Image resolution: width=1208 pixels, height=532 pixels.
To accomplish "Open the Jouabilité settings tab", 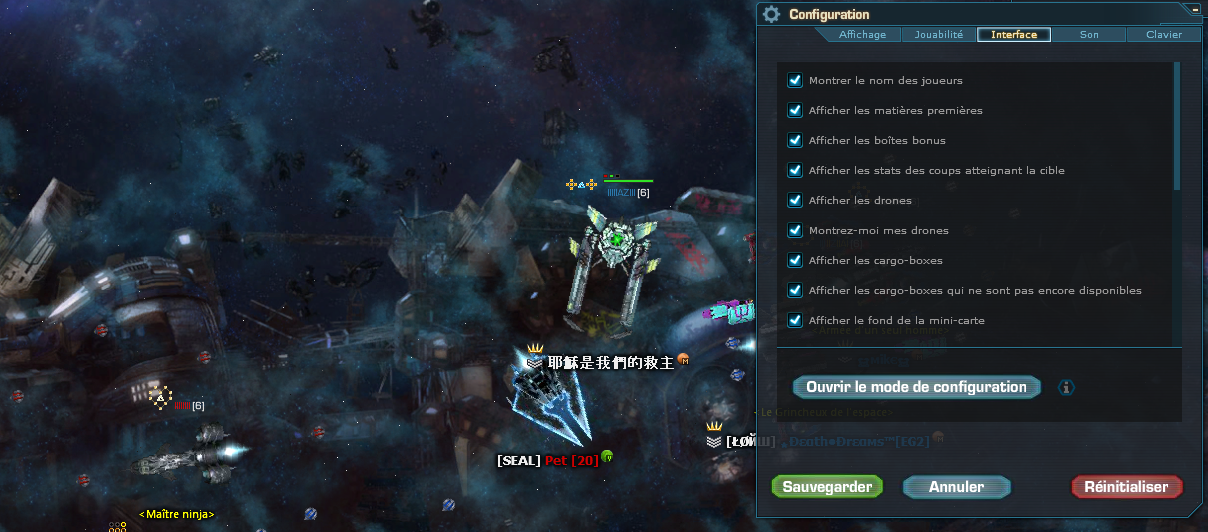I will 938,35.
